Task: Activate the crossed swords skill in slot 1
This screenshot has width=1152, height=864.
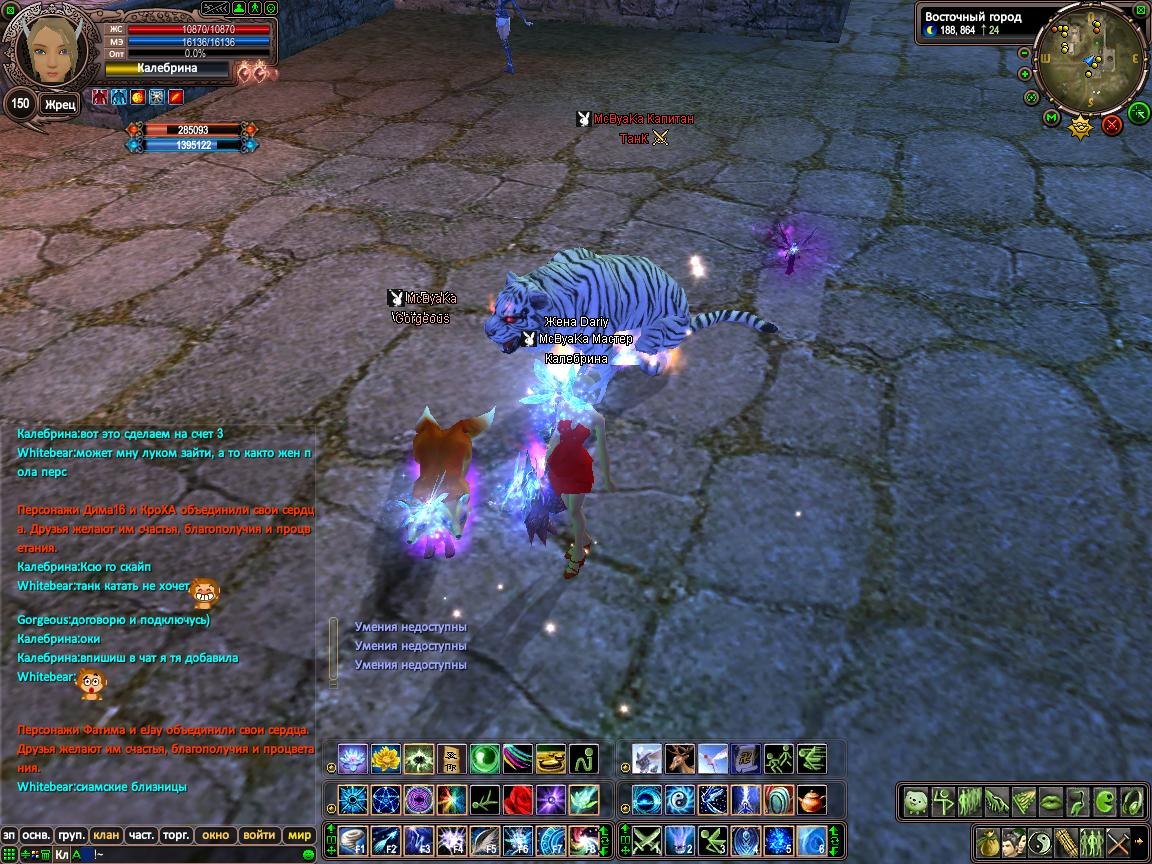Action: (x=647, y=840)
